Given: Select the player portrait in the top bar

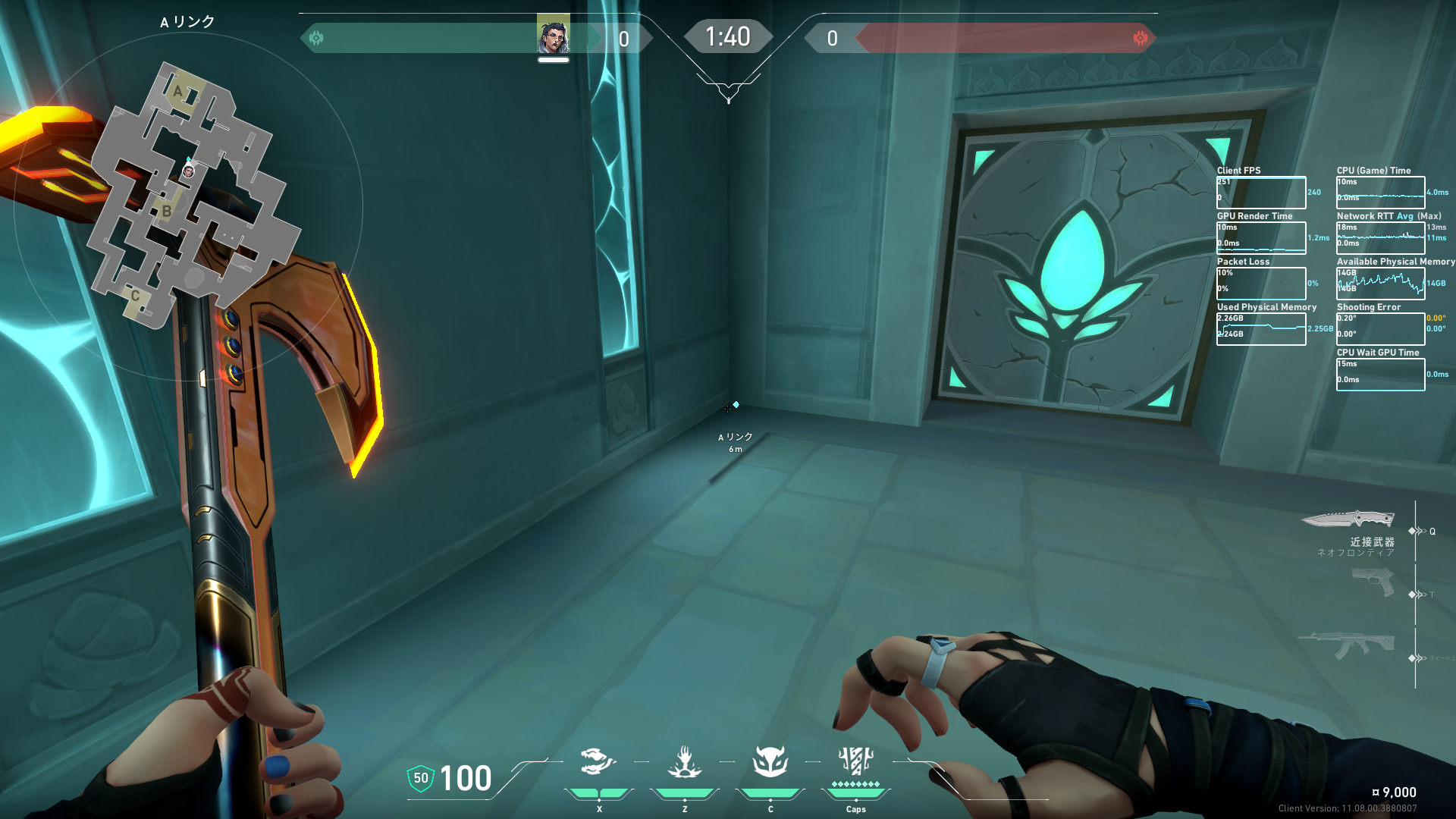Looking at the screenshot, I should [553, 36].
